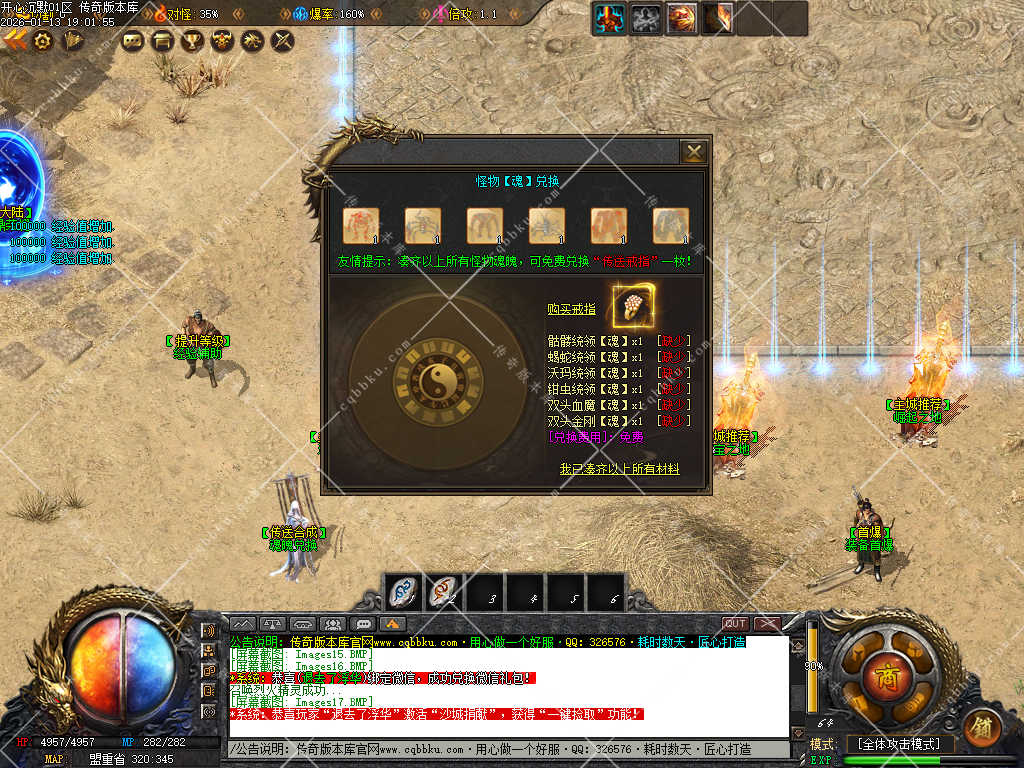Open the trophy icon menu
This screenshot has height=768, width=1024.
192,41
